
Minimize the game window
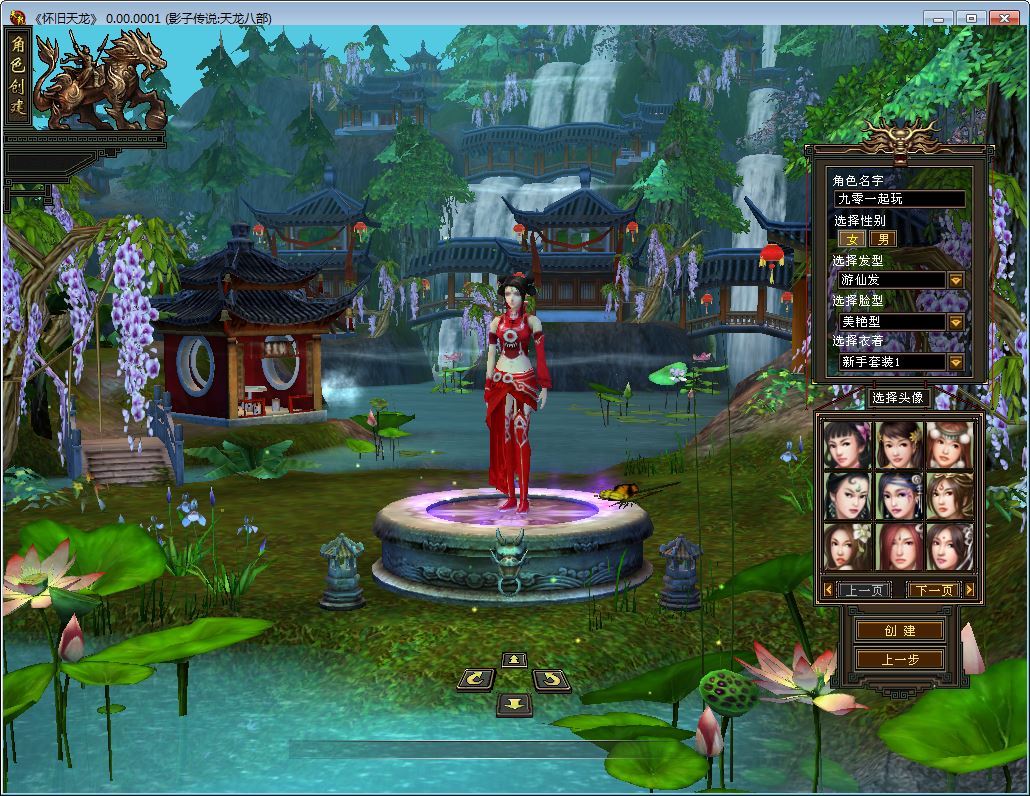tap(936, 18)
